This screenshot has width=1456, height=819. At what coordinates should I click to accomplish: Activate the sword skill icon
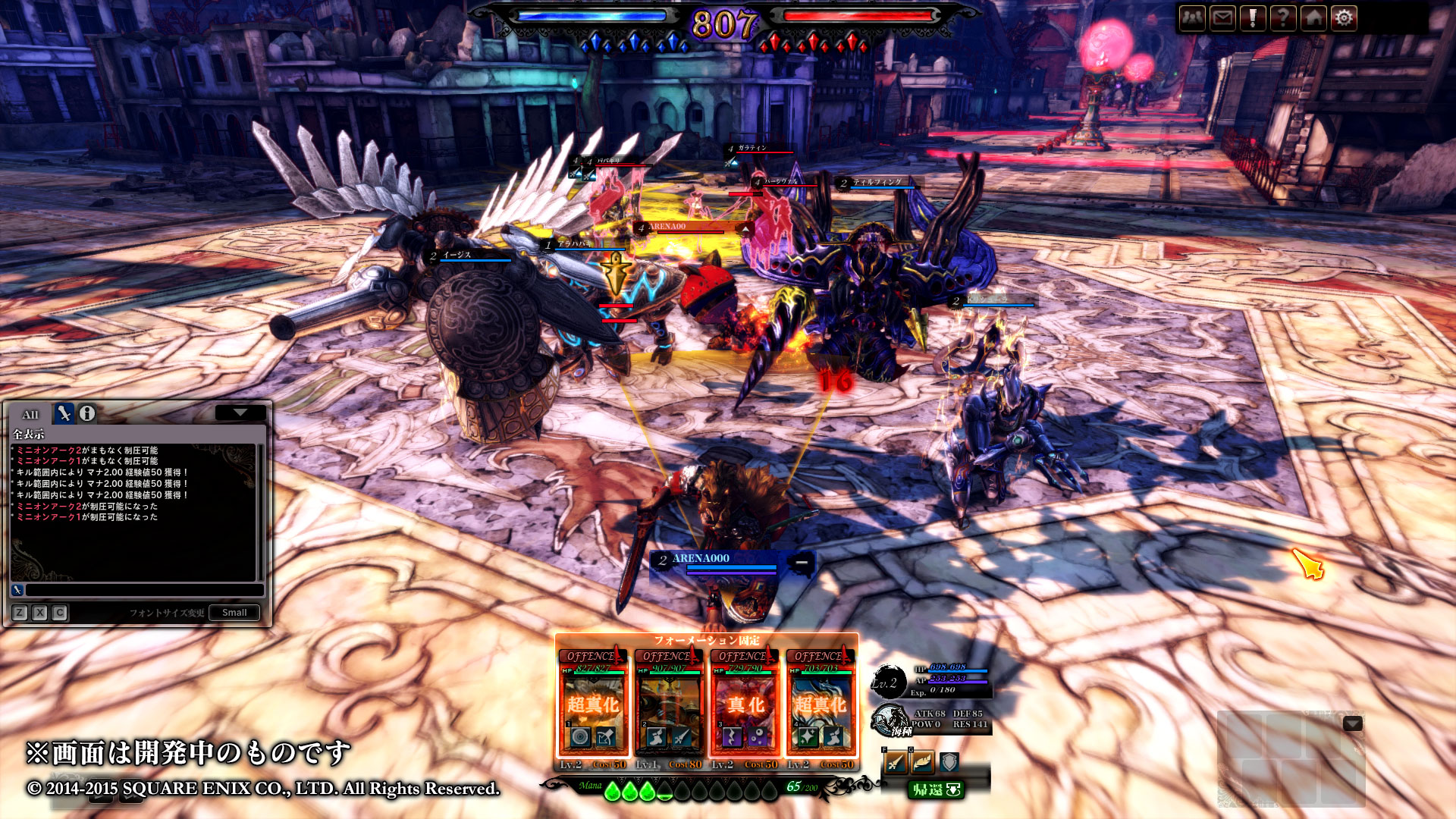[896, 762]
